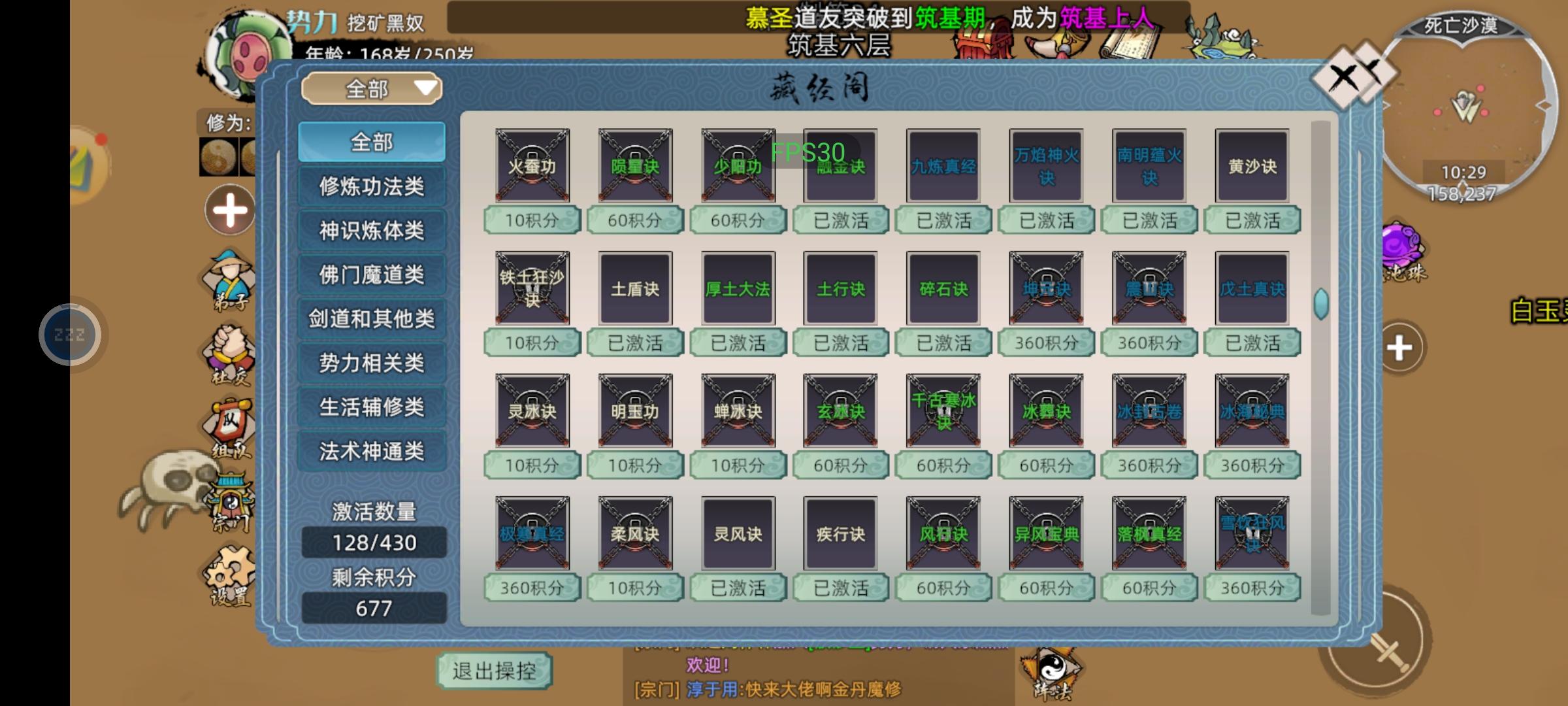This screenshot has height=706, width=1568.
Task: Open the 宗门 (sect) sidebar icon
Action: pos(232,497)
